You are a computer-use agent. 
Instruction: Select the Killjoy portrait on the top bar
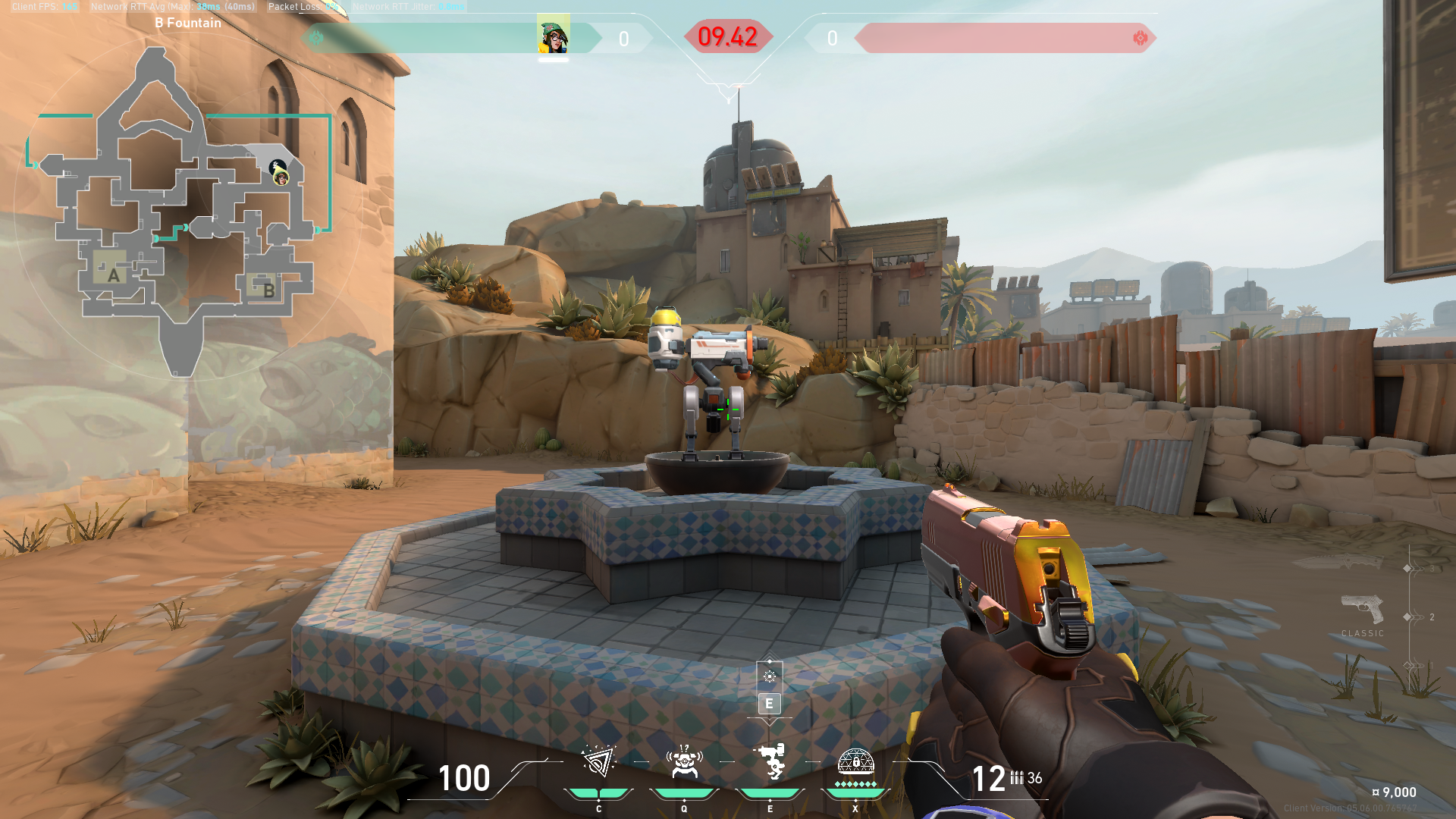click(553, 36)
